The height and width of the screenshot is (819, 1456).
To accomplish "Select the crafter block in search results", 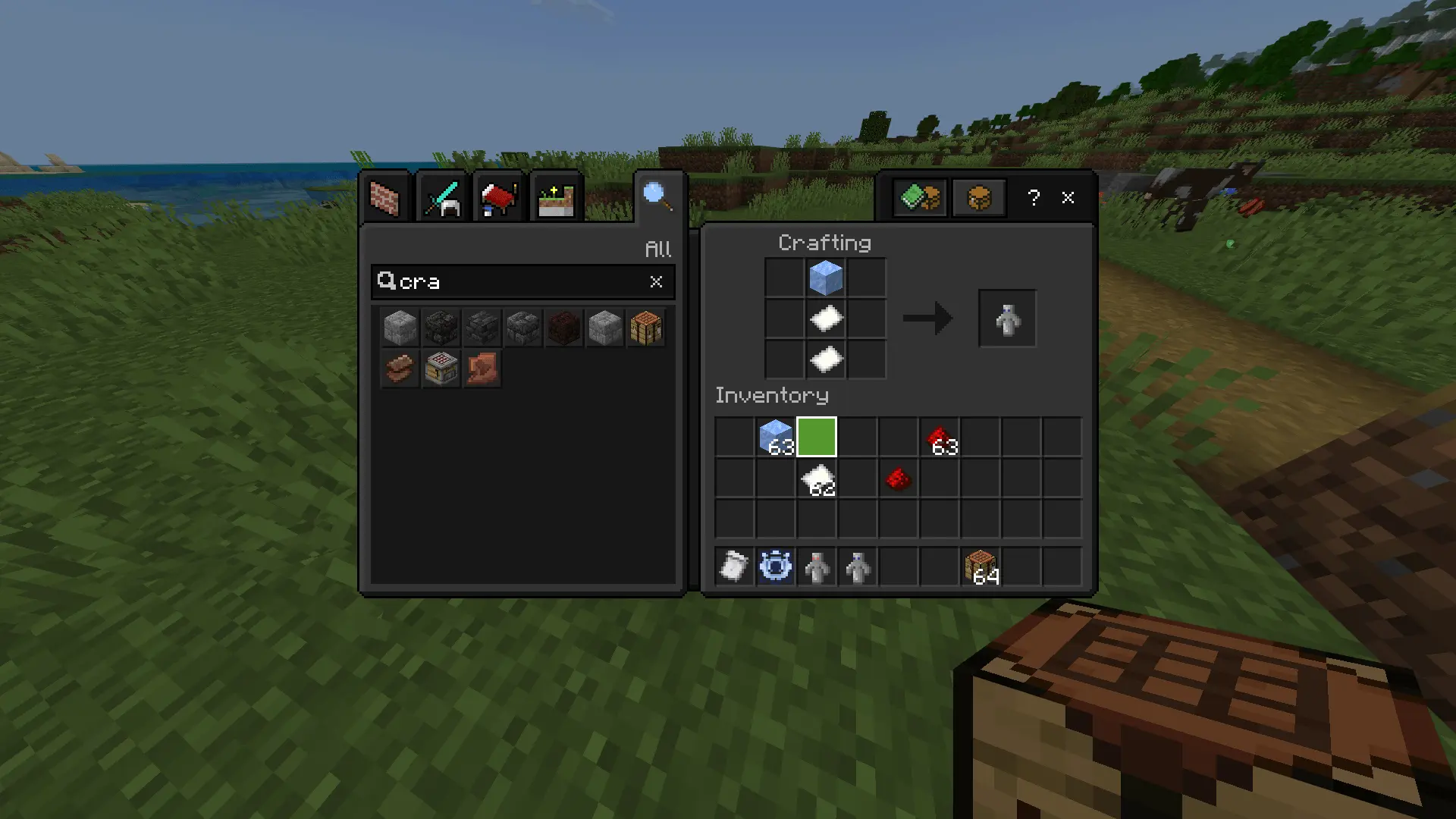I will coord(441,369).
